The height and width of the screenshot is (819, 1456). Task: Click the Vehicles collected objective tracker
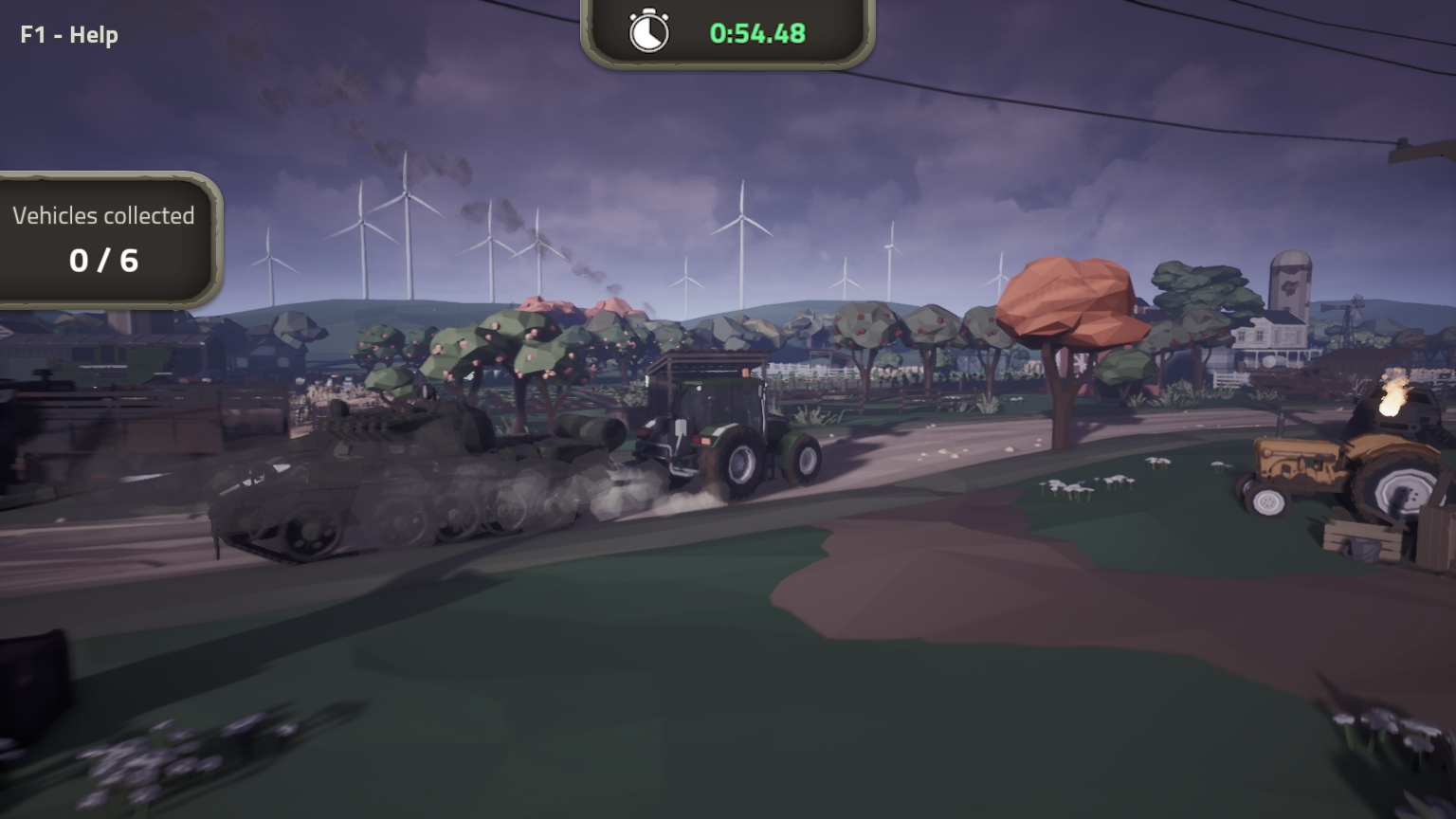pyautogui.click(x=104, y=239)
